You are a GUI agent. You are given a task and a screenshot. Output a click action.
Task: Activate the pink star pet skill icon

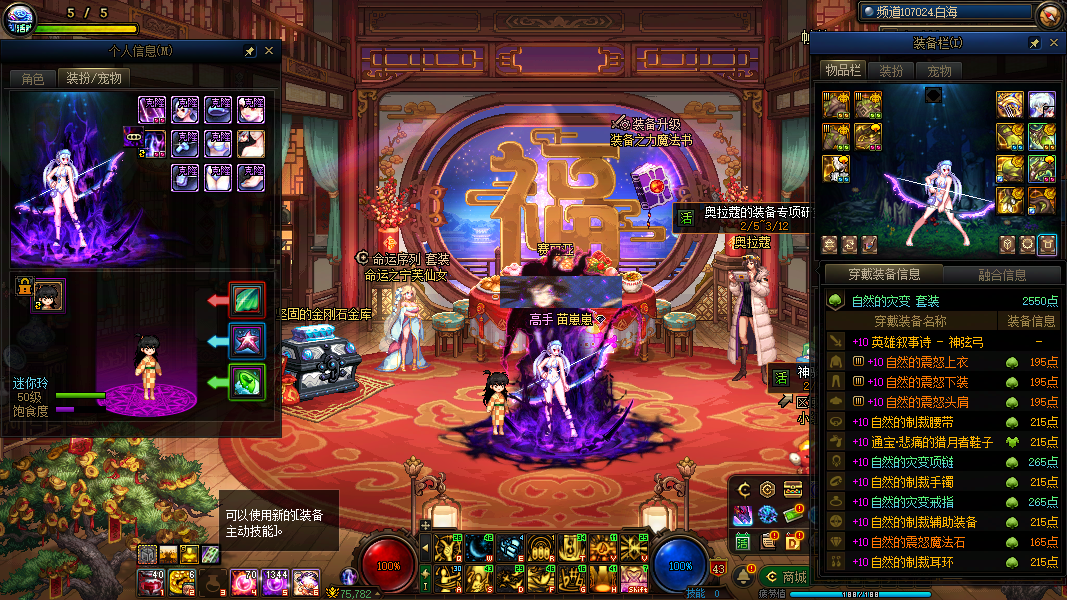click(246, 340)
